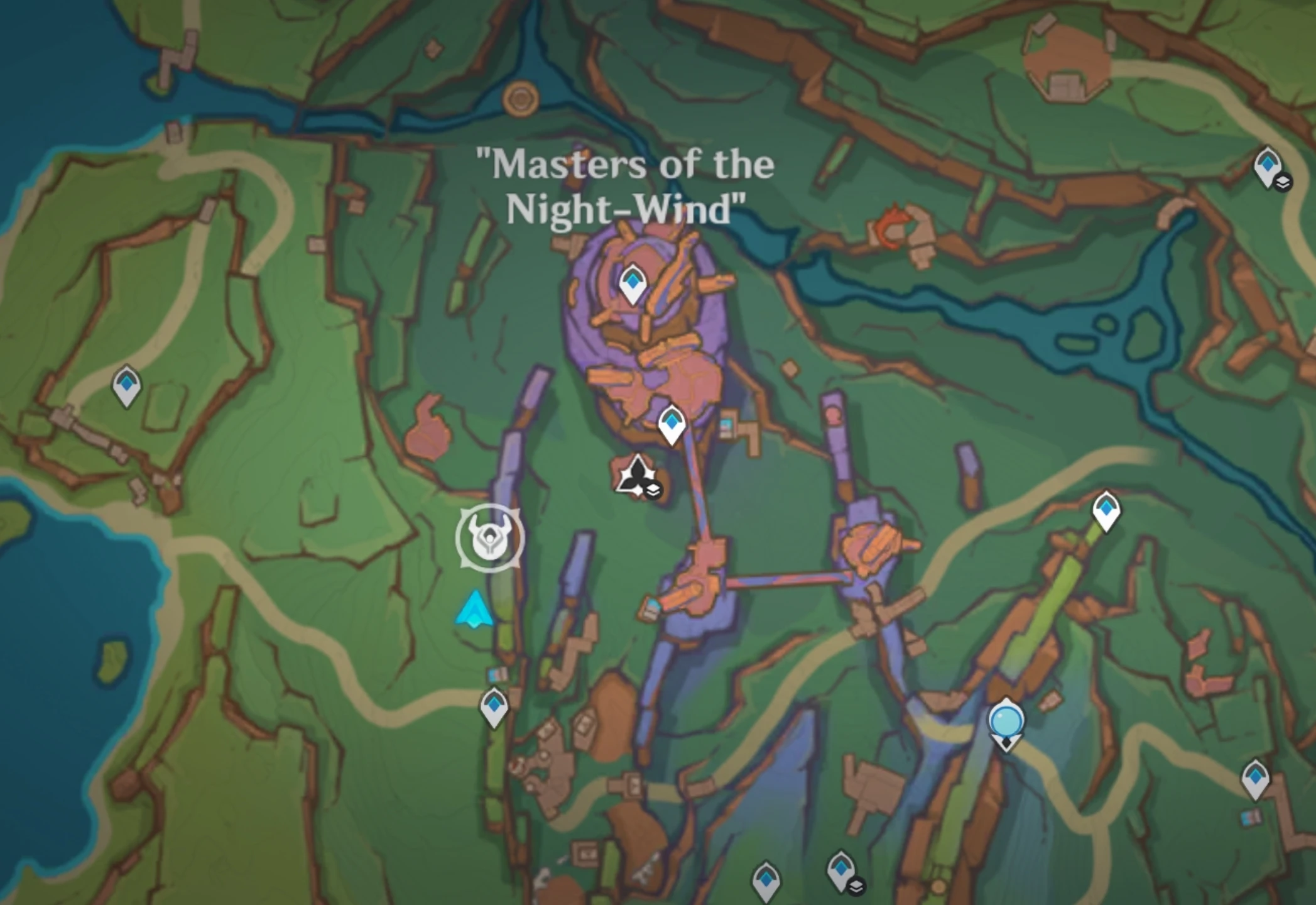Select the waypoint atop the light-green ramp
The image size is (1316, 905).
click(x=1106, y=510)
